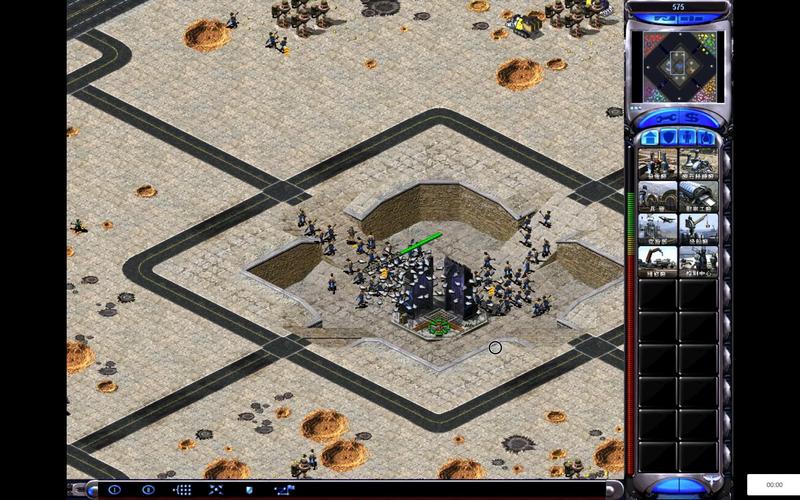Build the War Factory structure

698,196
